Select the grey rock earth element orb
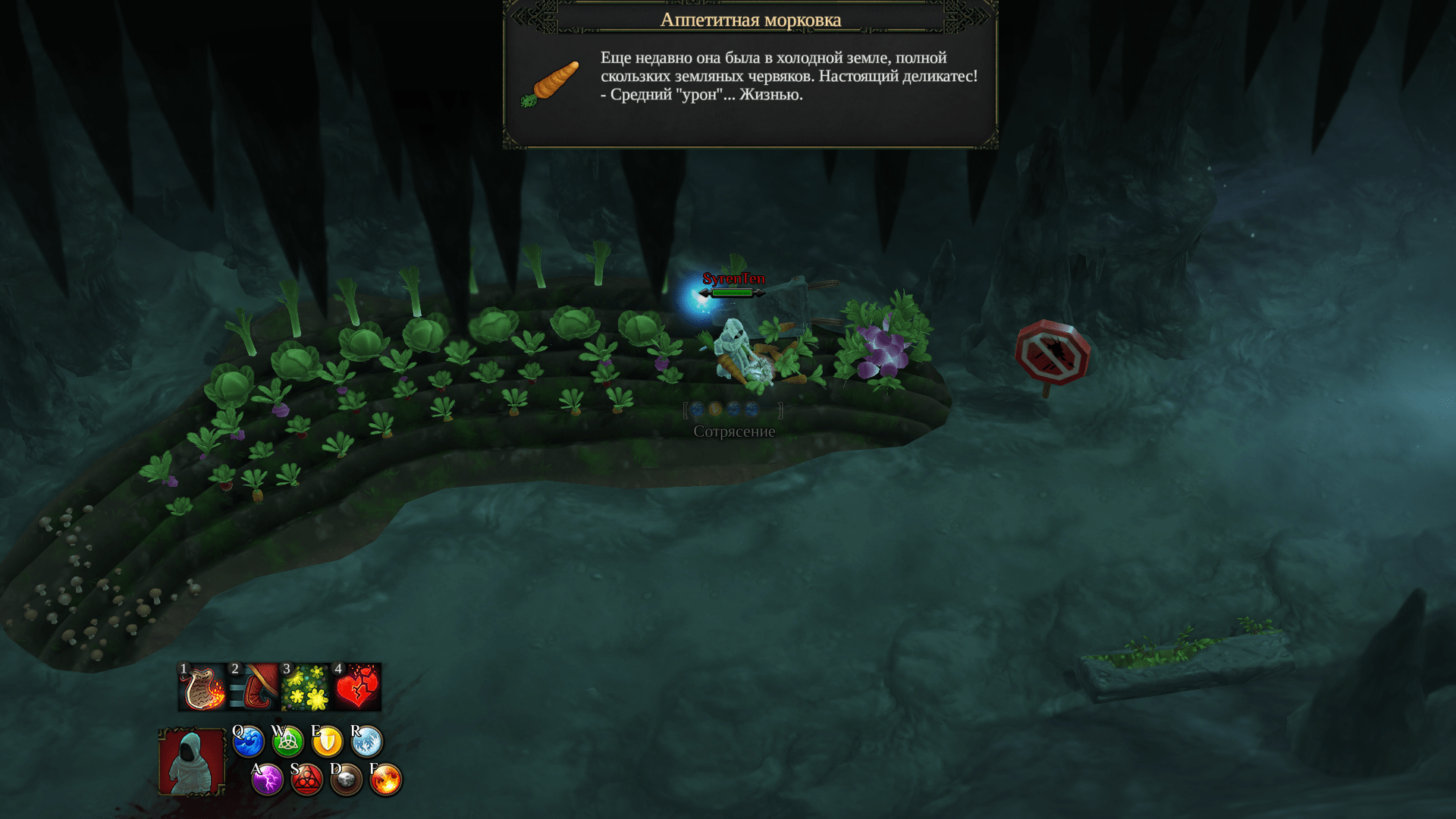 (346, 780)
